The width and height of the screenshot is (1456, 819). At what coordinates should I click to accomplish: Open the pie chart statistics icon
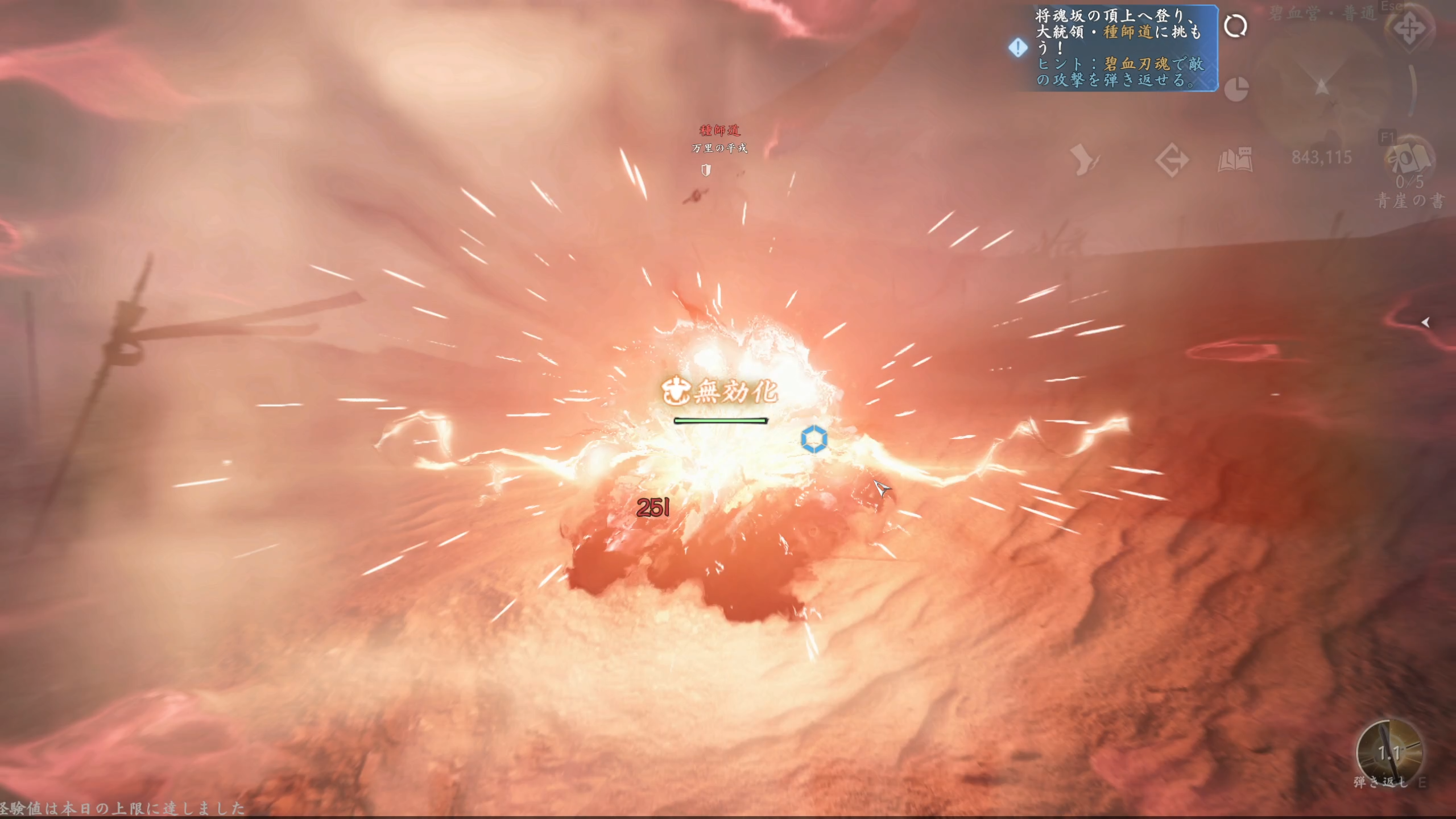[x=1236, y=89]
